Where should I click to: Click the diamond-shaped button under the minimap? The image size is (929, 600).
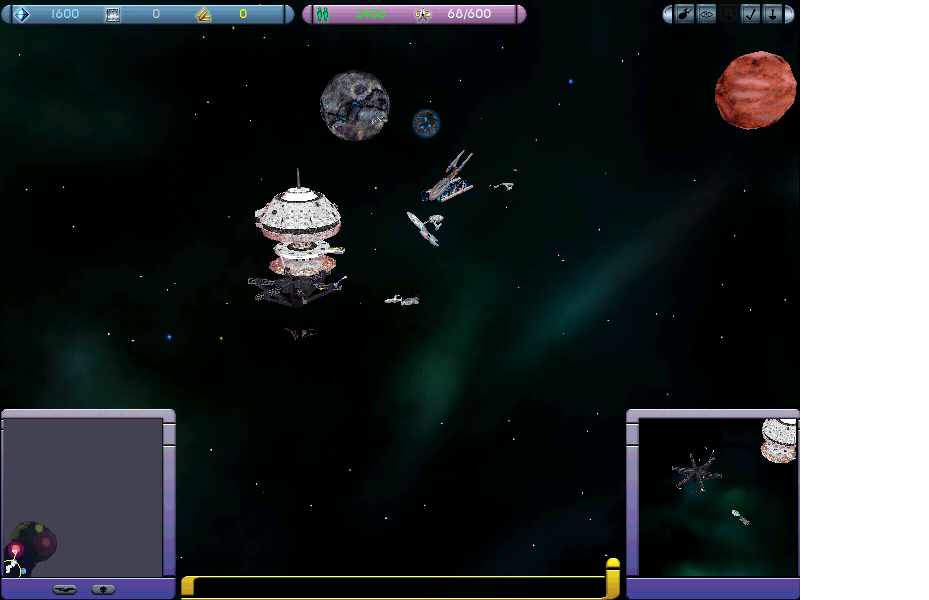103,589
